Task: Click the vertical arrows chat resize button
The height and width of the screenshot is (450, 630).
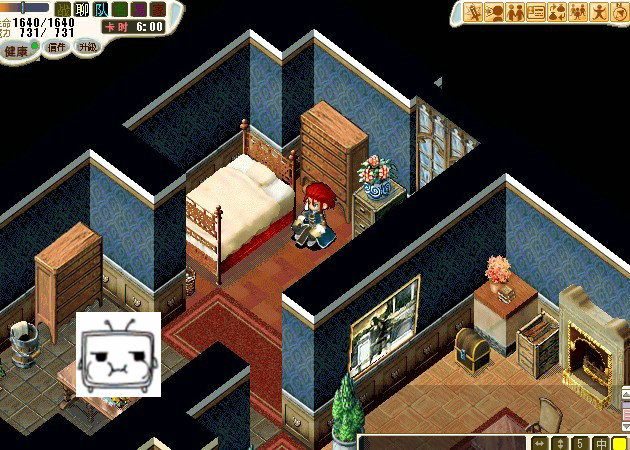Action: click(x=560, y=443)
